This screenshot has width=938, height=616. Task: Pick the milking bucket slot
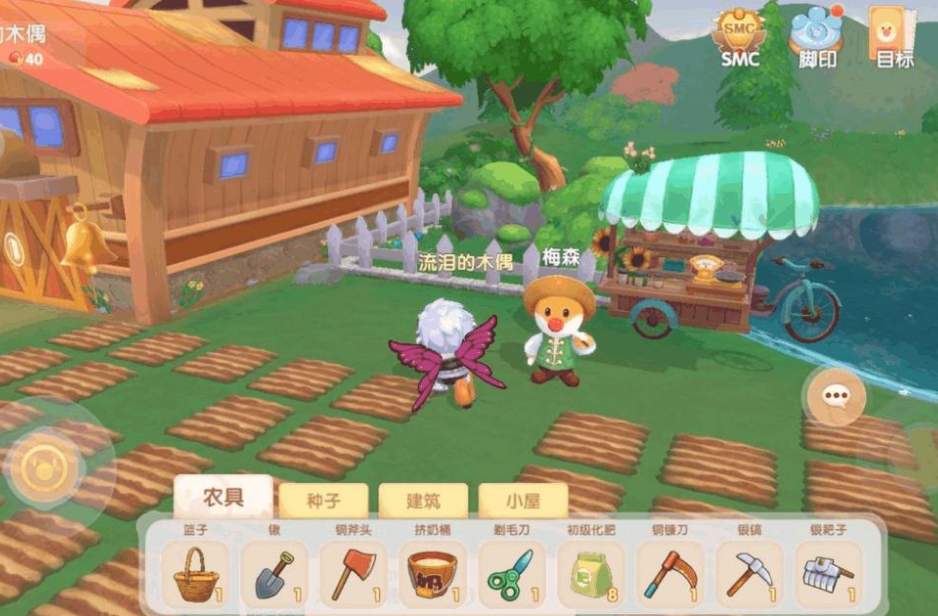433,574
